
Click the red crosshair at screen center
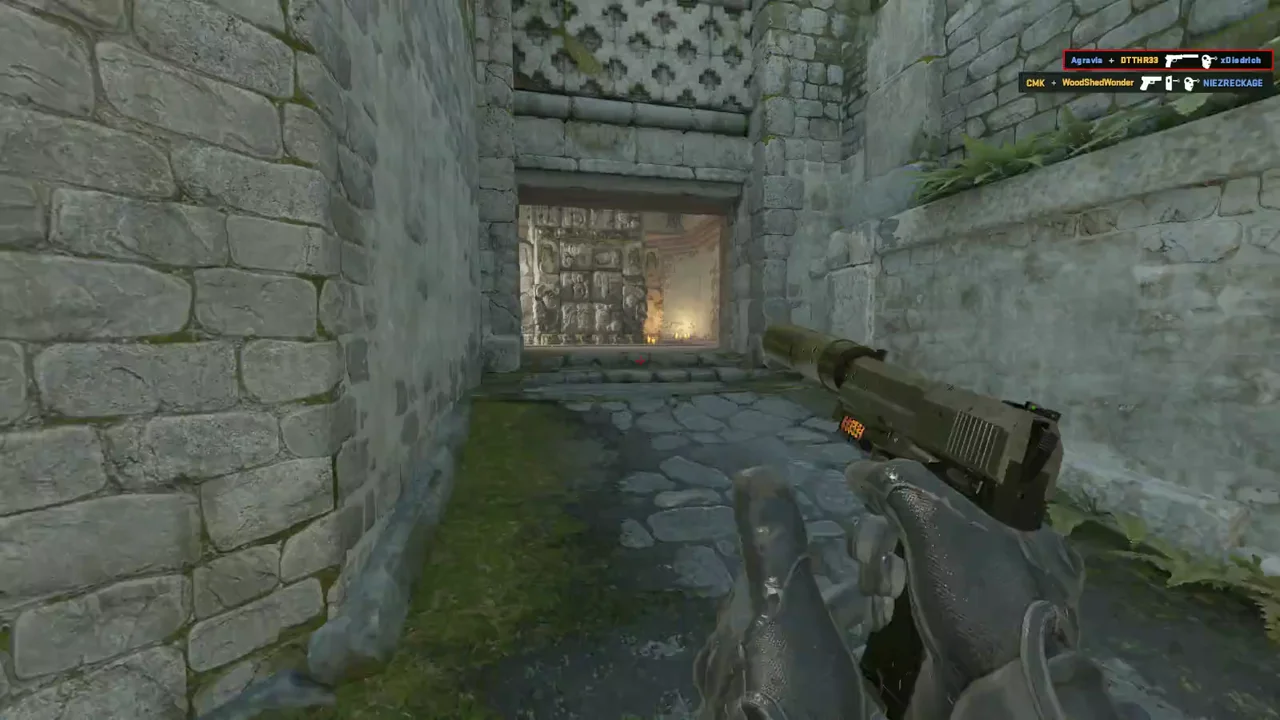click(x=639, y=360)
